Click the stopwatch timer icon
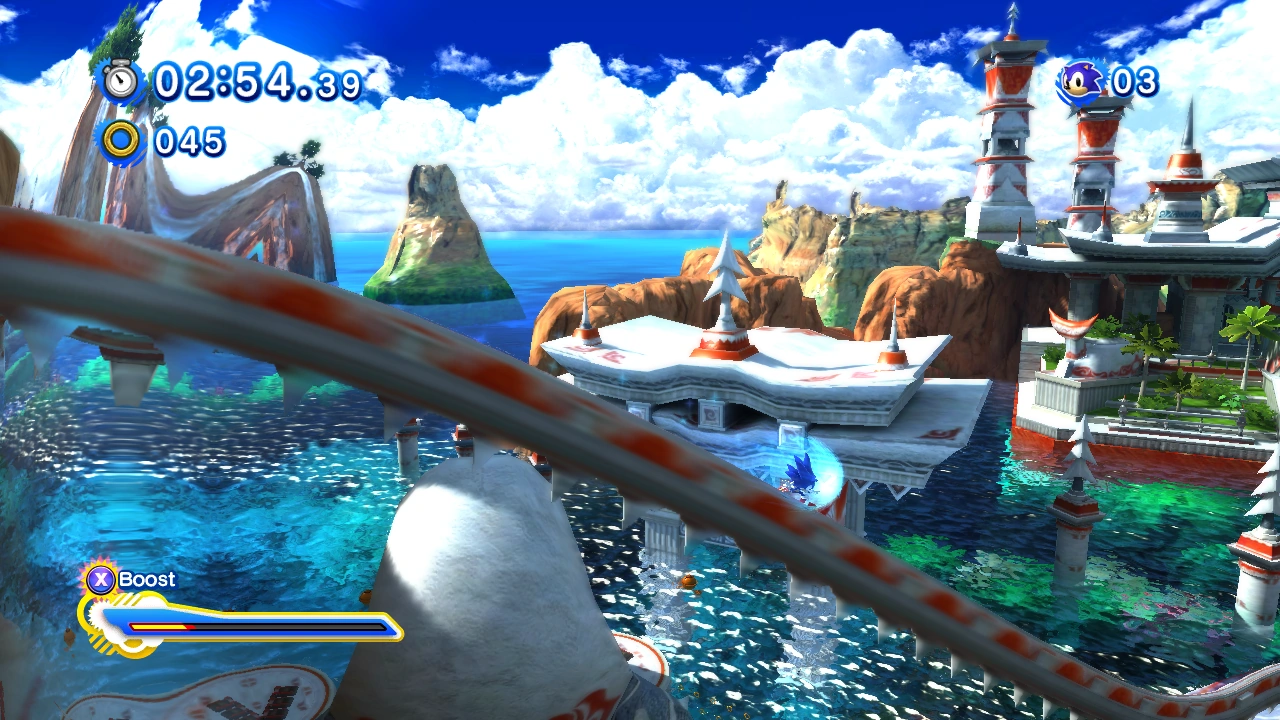The height and width of the screenshot is (720, 1280). click(x=121, y=81)
